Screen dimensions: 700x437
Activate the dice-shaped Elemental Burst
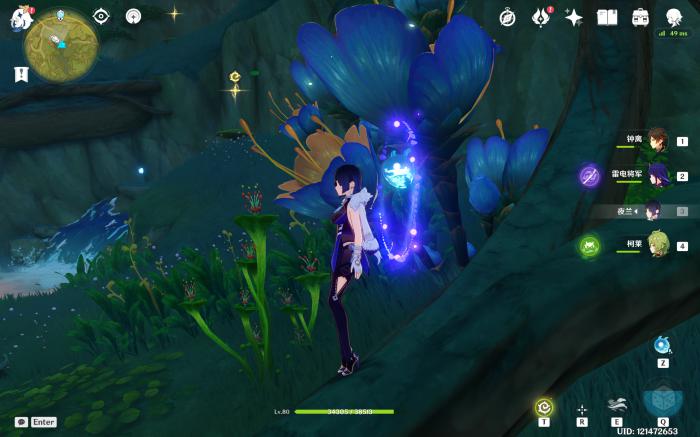pos(661,400)
